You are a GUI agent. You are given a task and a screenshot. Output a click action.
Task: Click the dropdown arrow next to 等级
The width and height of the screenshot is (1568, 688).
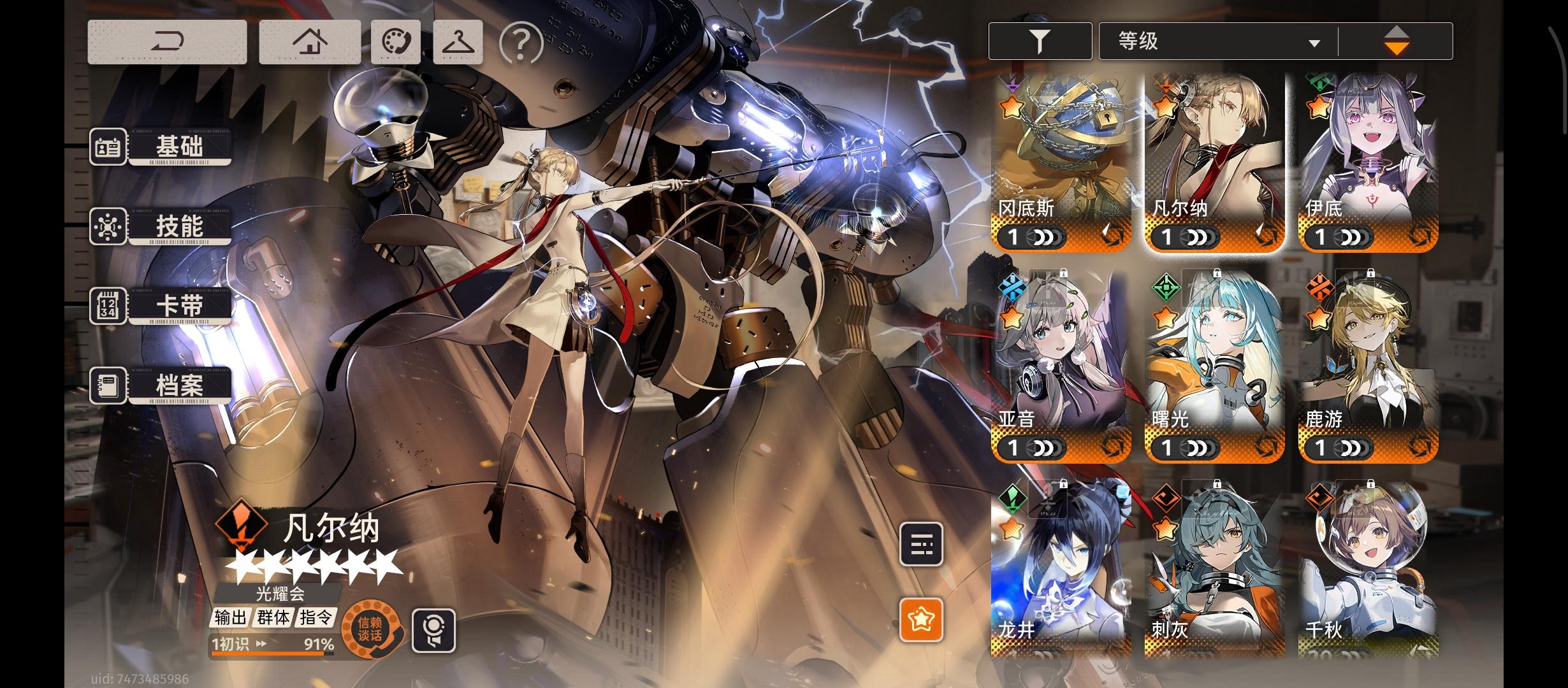pyautogui.click(x=1314, y=43)
